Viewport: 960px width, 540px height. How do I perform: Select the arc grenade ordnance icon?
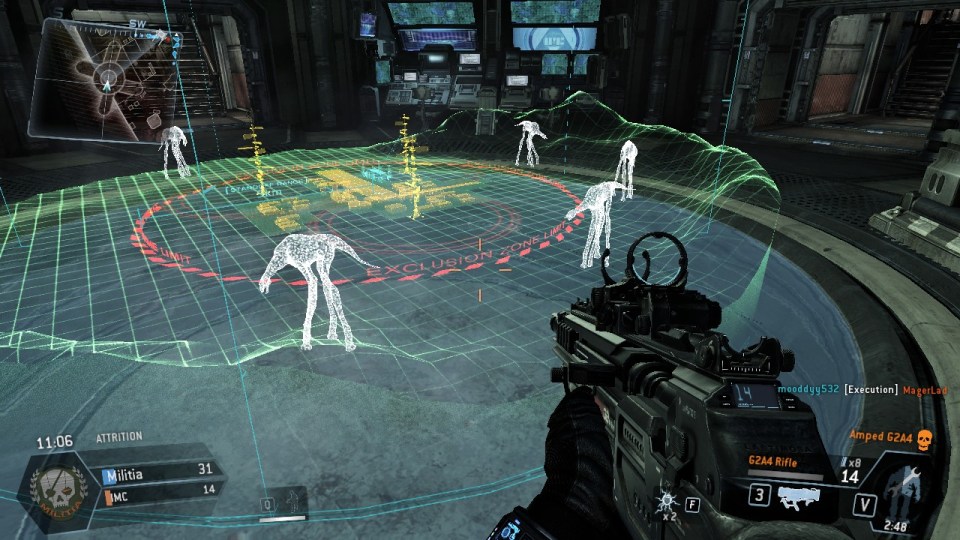[667, 499]
